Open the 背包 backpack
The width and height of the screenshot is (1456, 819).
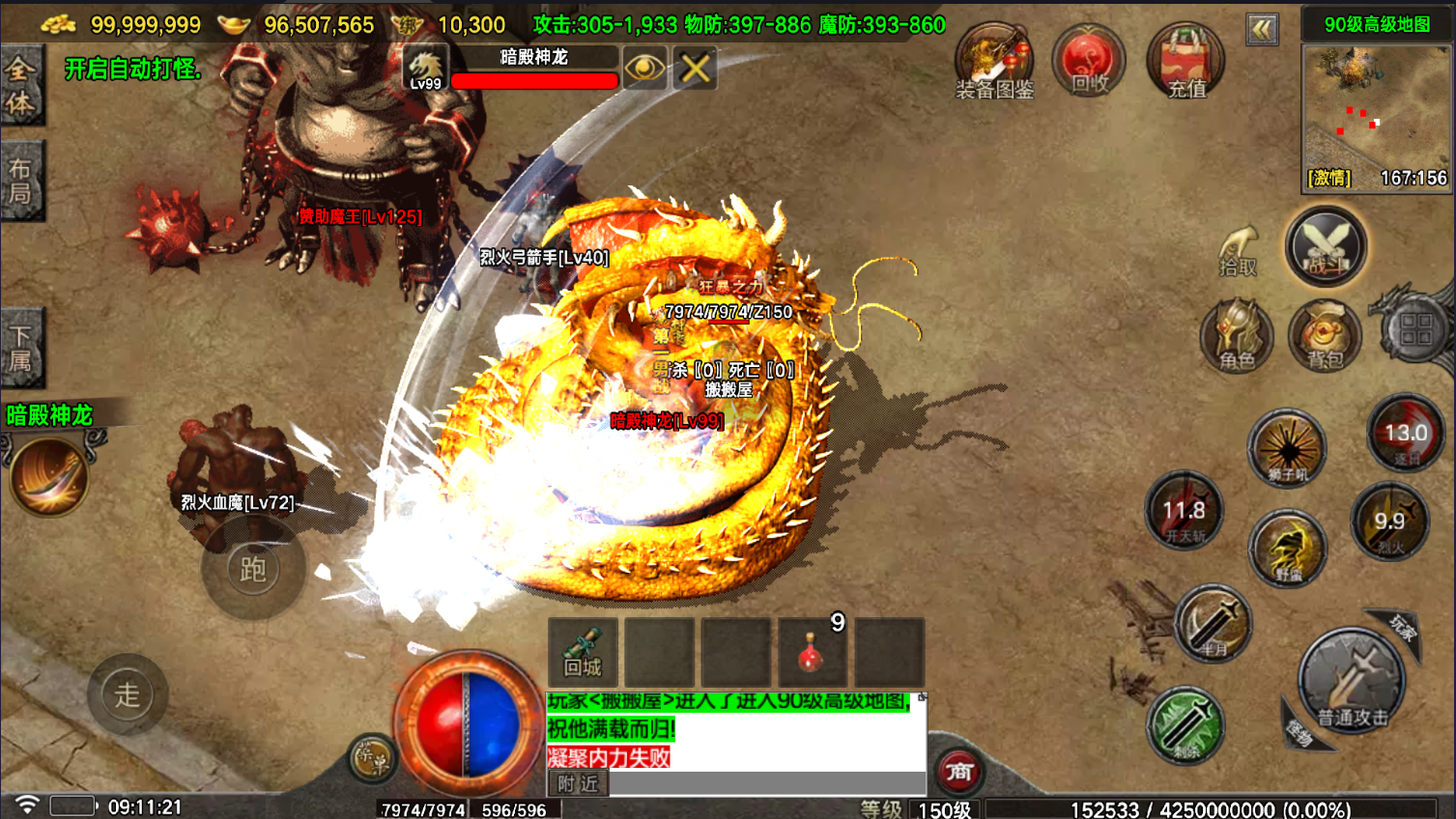pos(1325,335)
